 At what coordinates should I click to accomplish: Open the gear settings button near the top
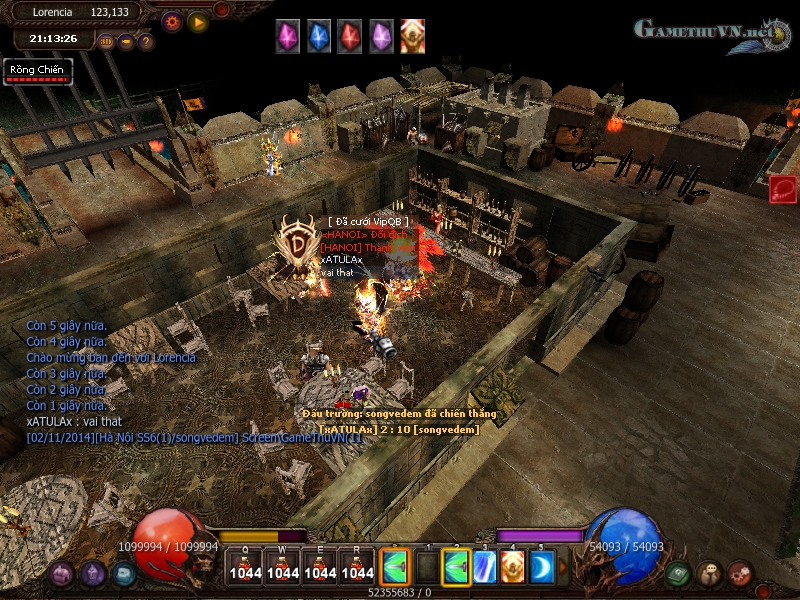(172, 20)
